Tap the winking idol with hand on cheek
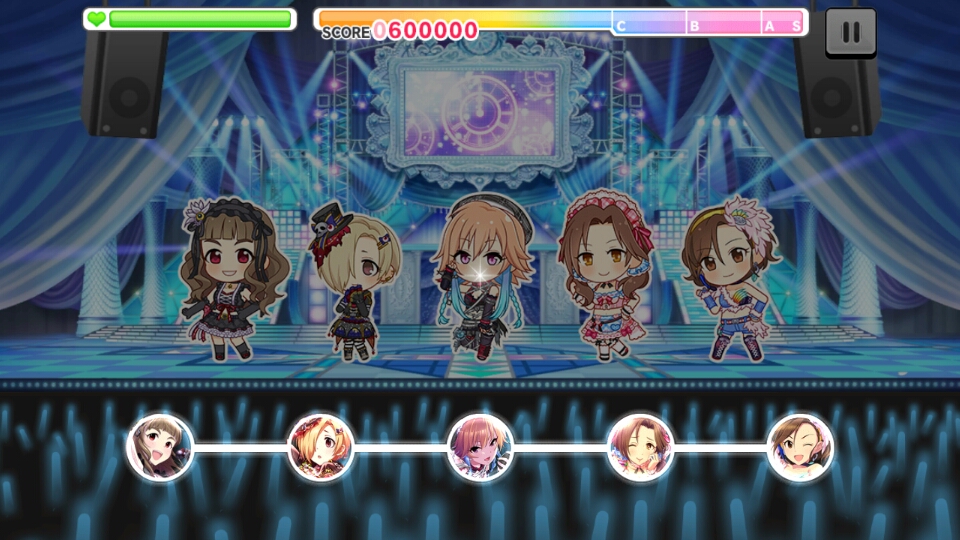The height and width of the screenshot is (540, 960). coord(640,447)
